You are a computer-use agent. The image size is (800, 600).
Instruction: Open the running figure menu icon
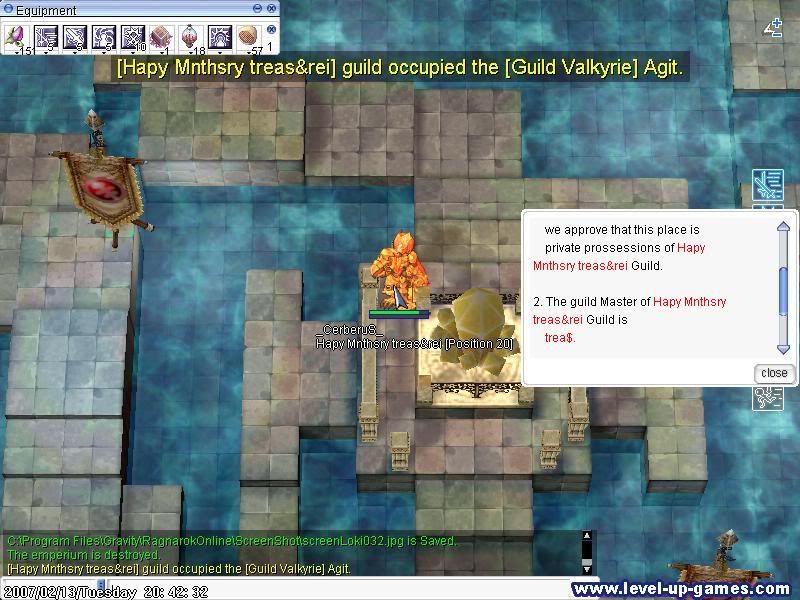[x=767, y=397]
